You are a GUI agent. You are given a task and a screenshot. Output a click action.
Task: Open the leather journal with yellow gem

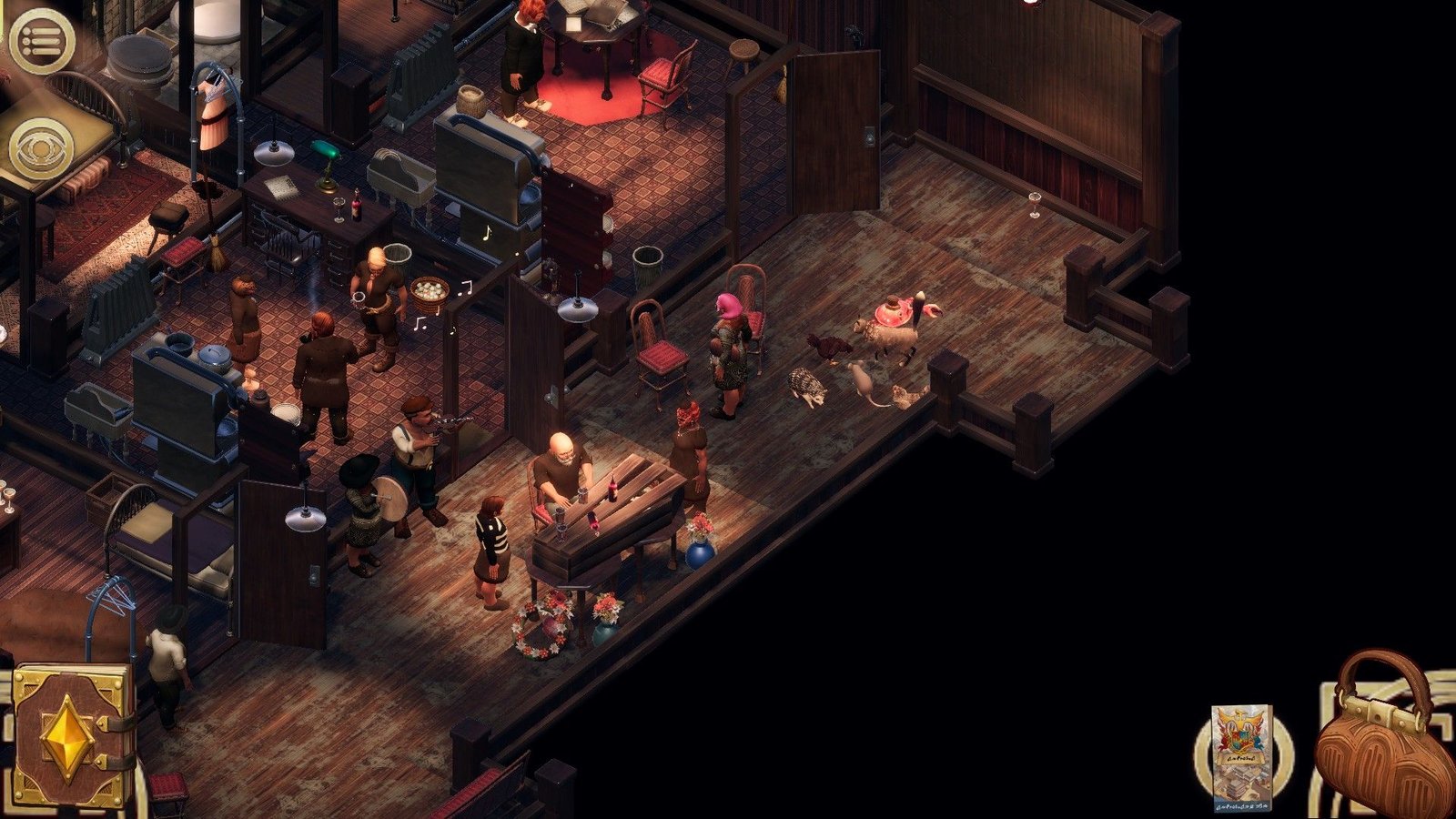coord(71,735)
